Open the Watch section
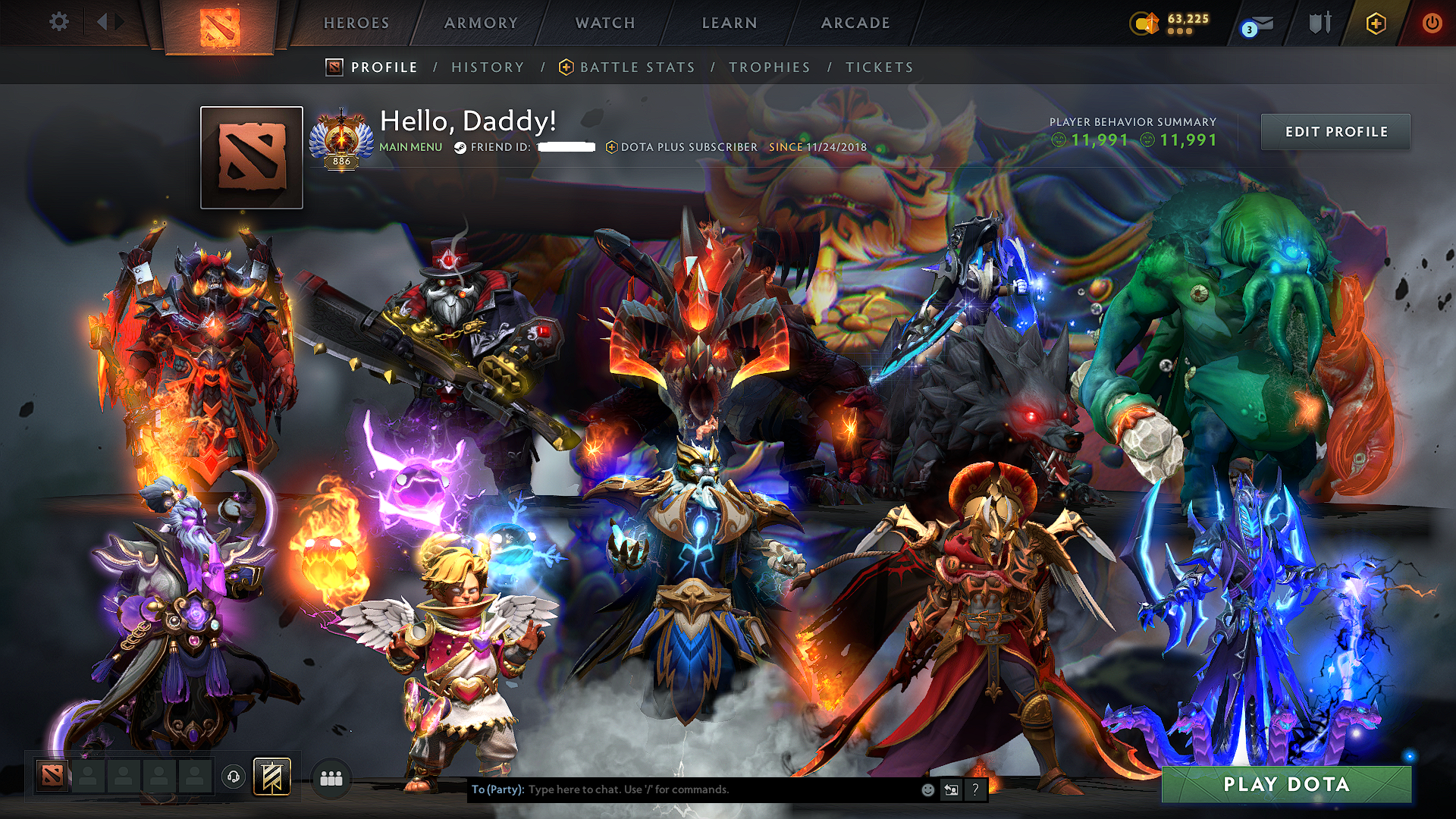The height and width of the screenshot is (819, 1456). pos(603,23)
